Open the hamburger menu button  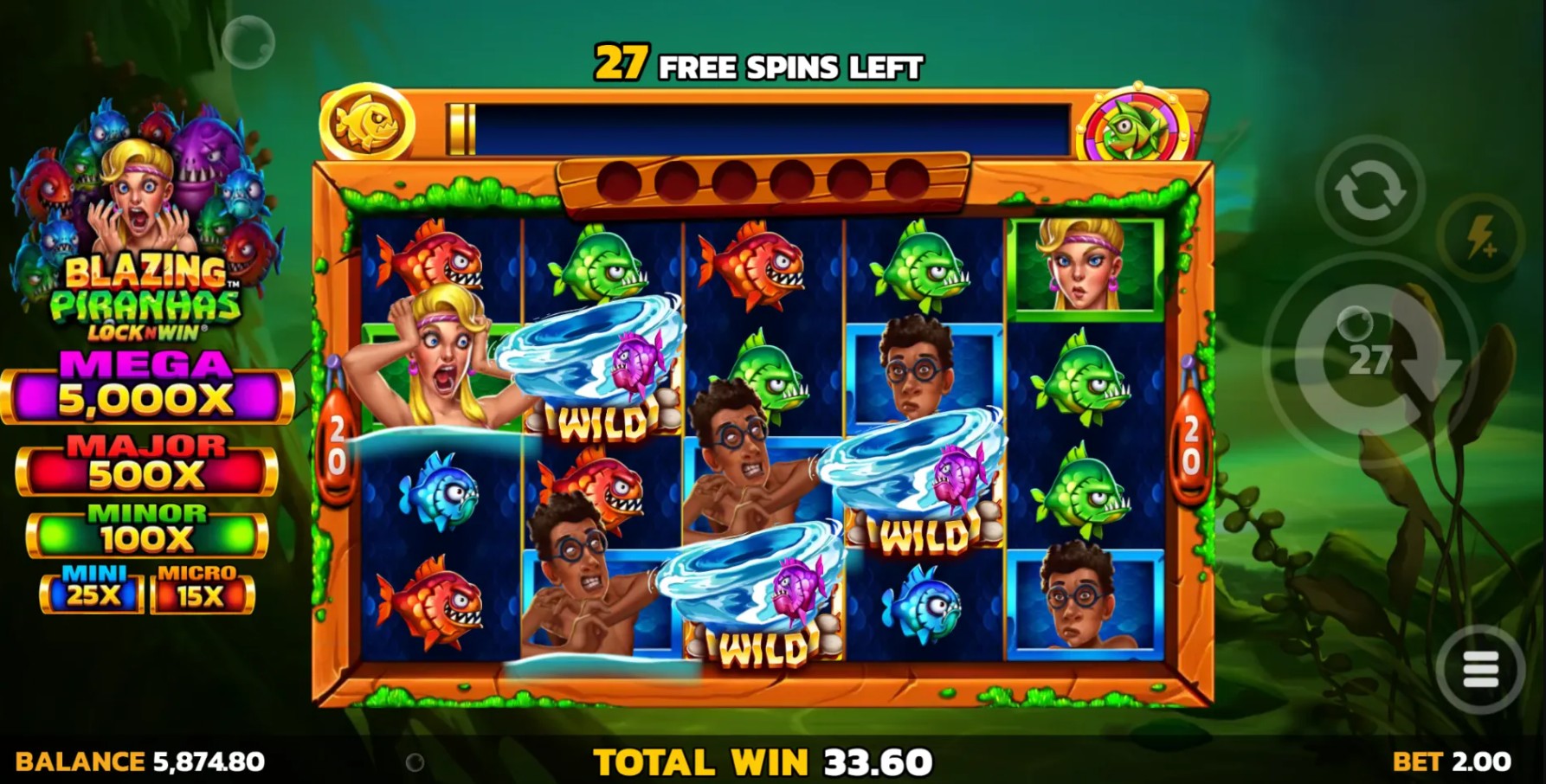[1480, 669]
